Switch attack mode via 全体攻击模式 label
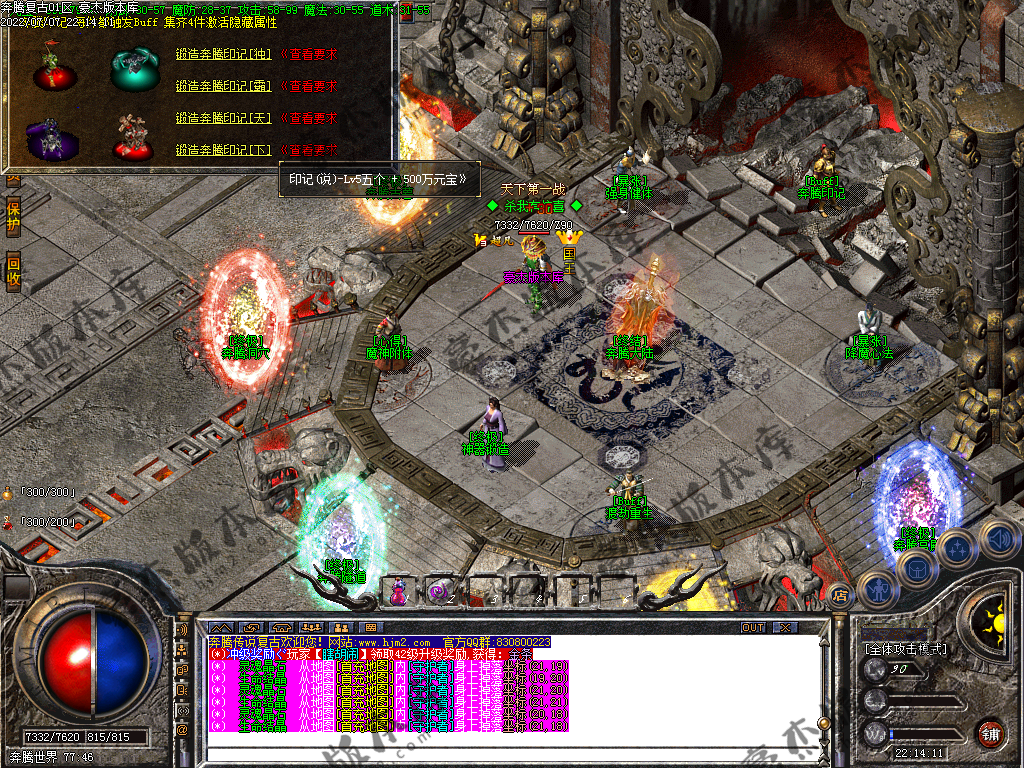This screenshot has width=1024, height=768. 906,649
